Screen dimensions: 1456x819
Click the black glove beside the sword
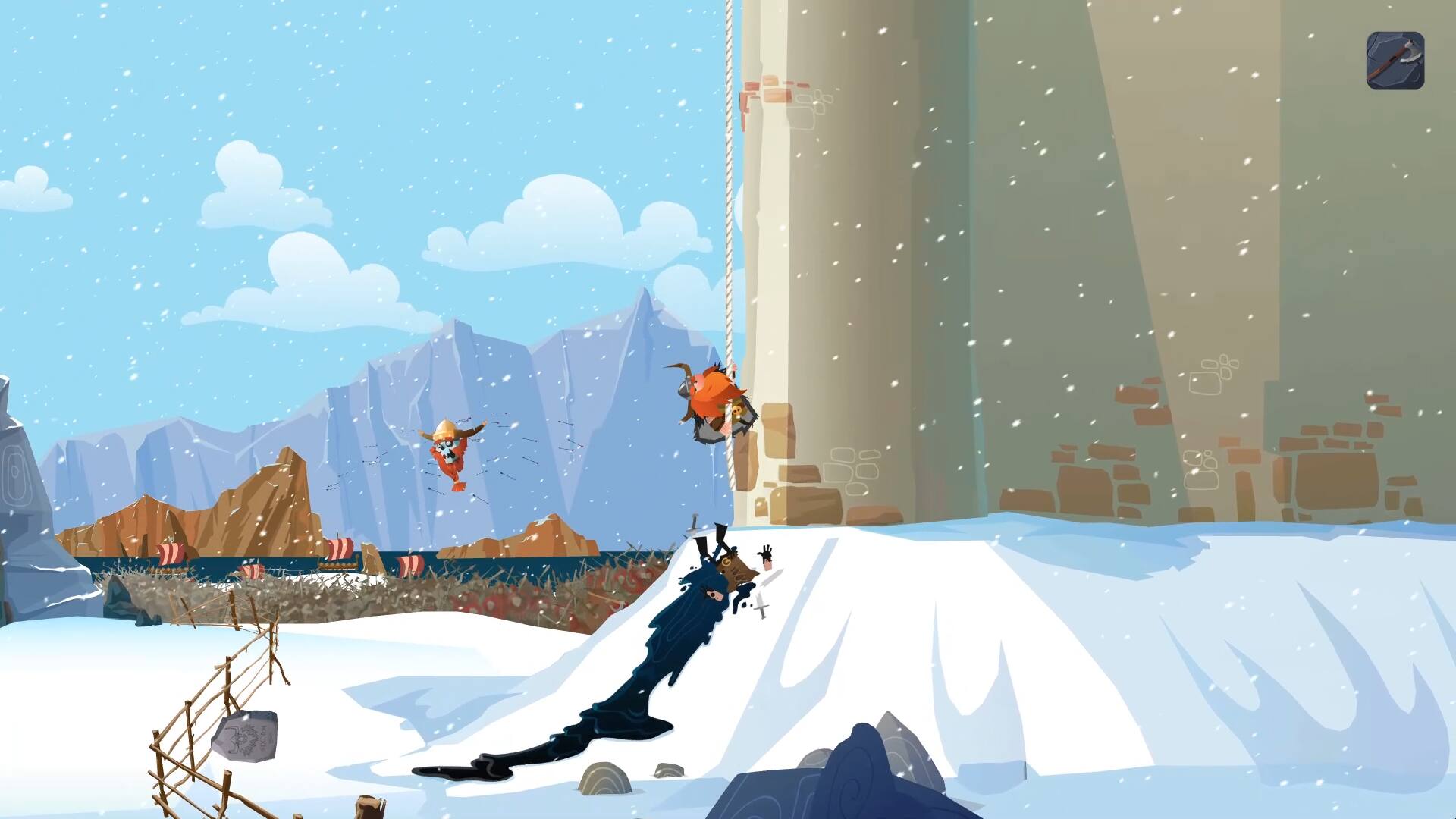766,552
